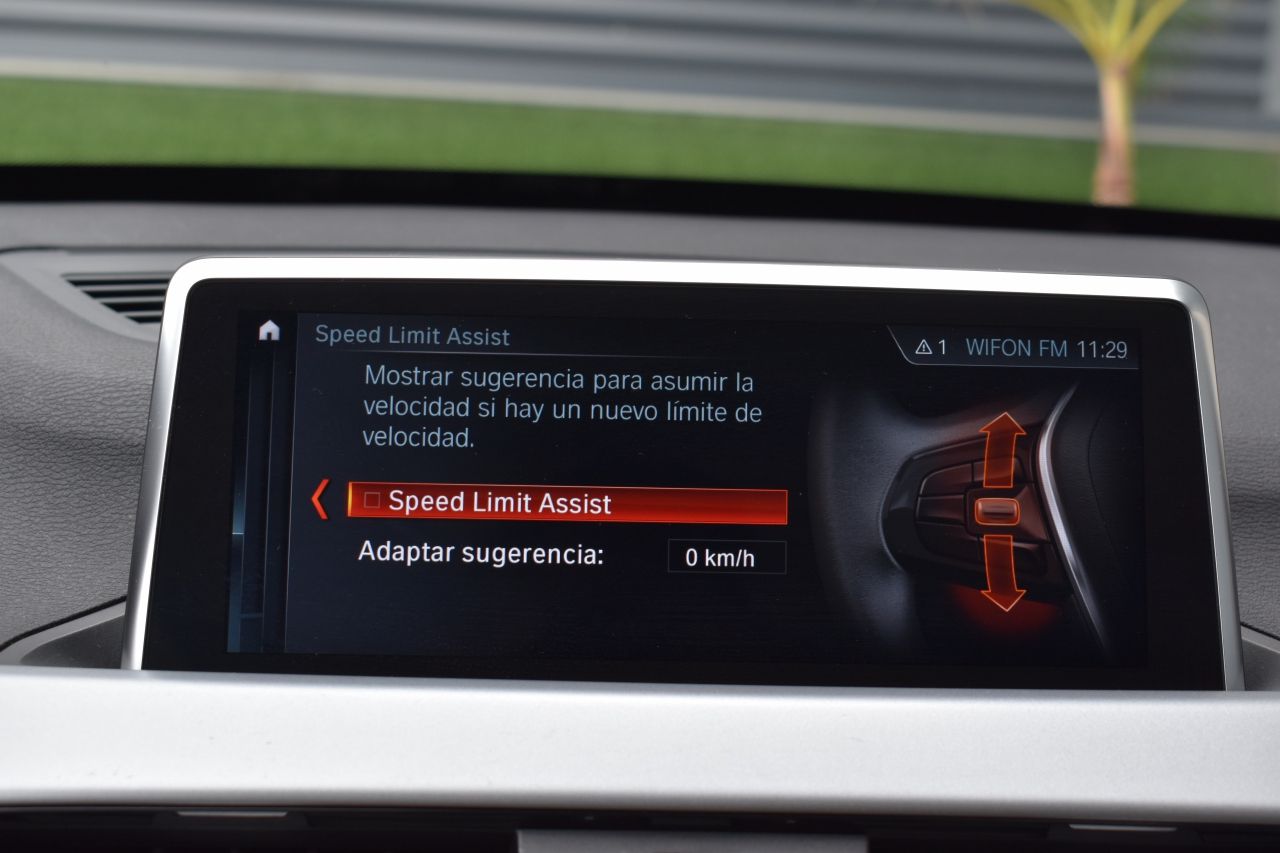Open the warning notification indicator
The image size is (1280, 853).
click(x=931, y=348)
